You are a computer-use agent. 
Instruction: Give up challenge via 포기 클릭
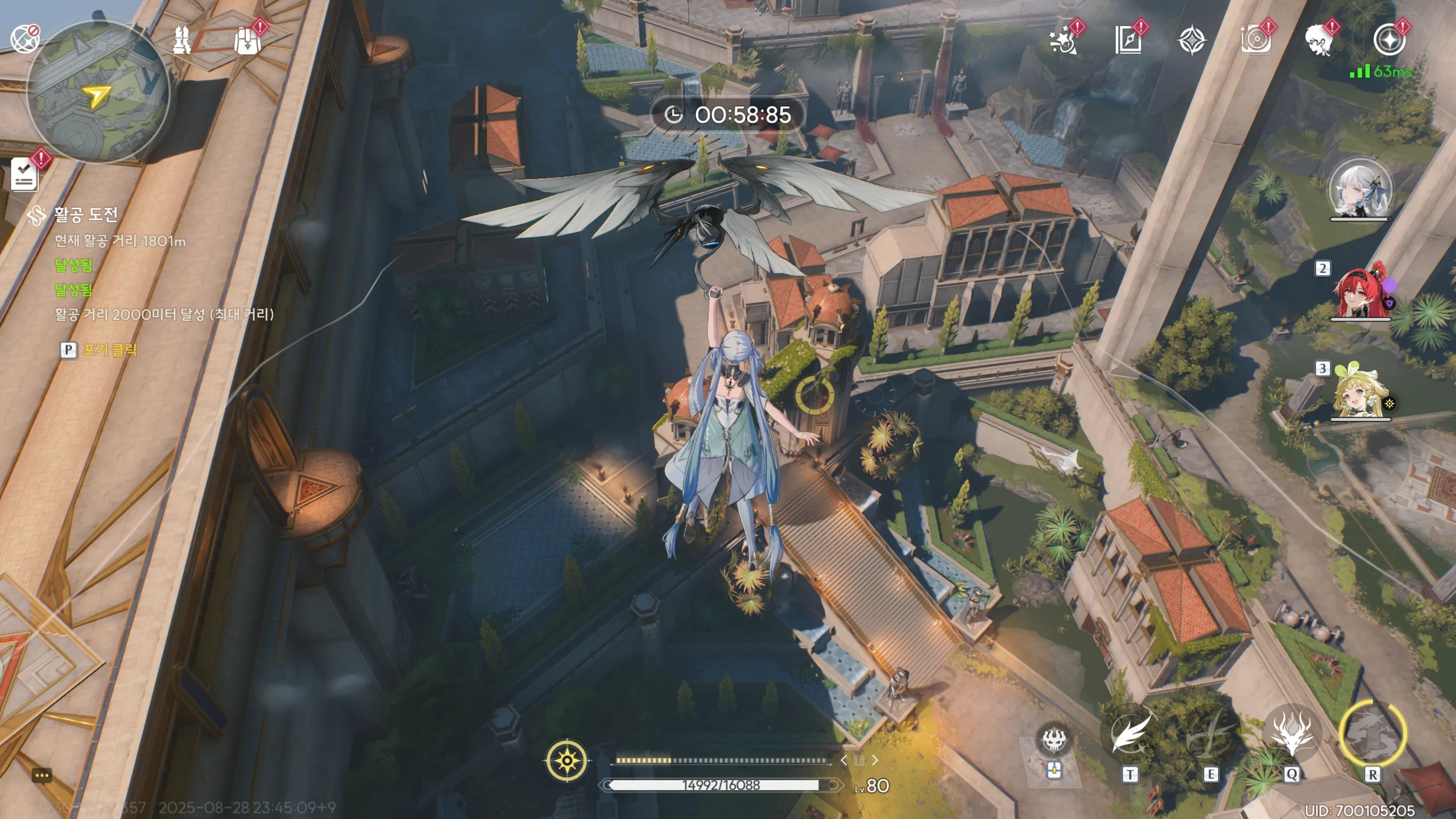click(x=109, y=349)
